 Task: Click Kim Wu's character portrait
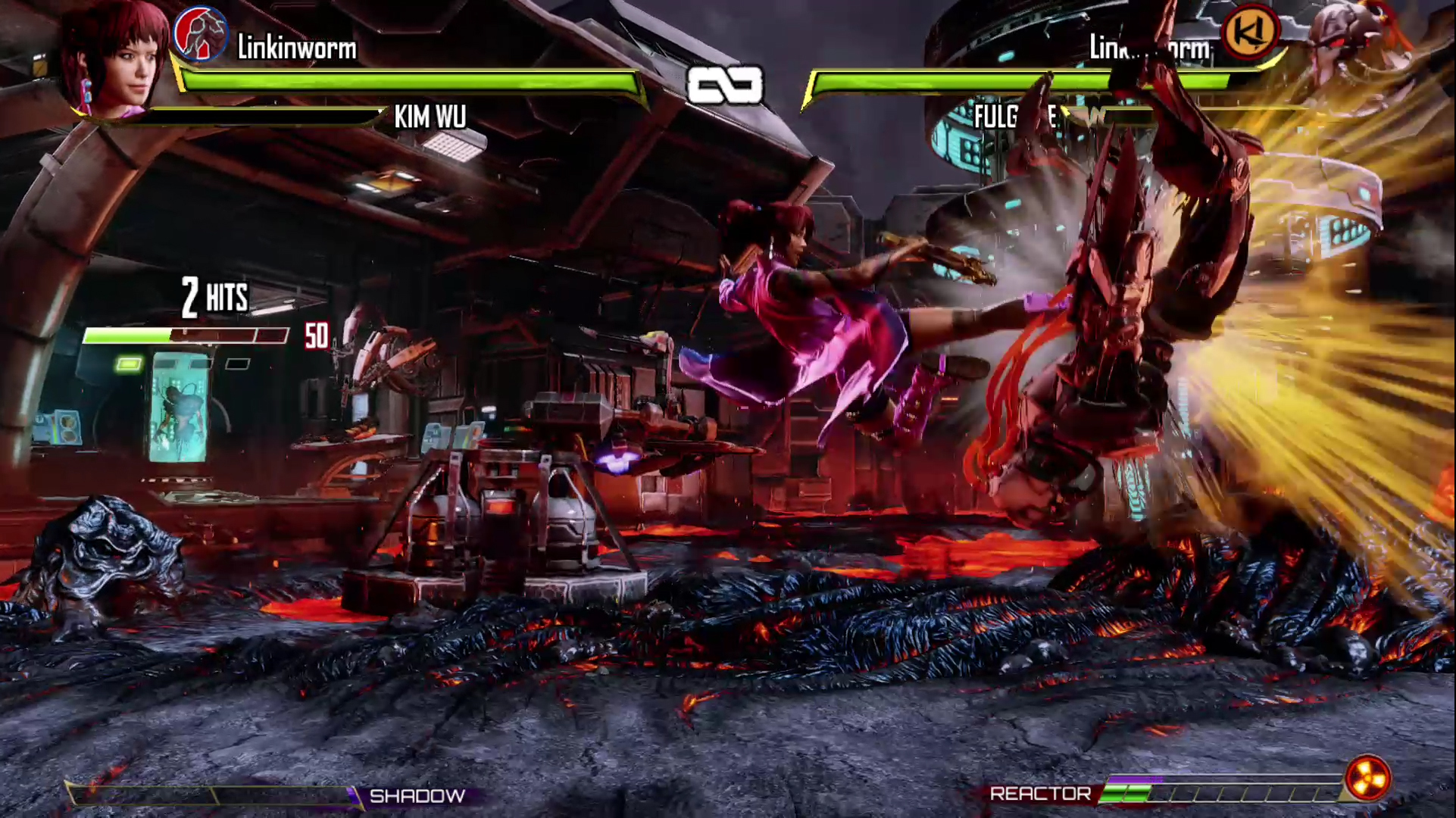(114, 59)
